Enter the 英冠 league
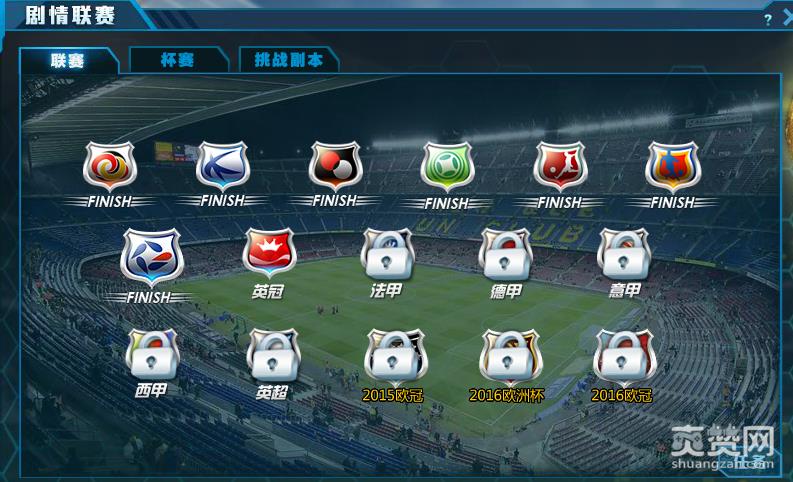The height and width of the screenshot is (482, 793). (268, 256)
